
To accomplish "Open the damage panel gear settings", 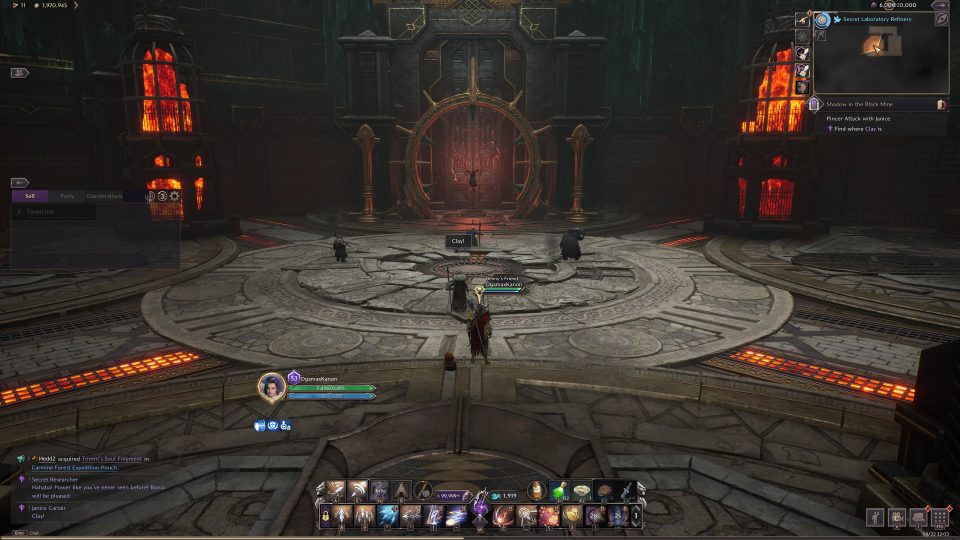I will click(x=175, y=196).
